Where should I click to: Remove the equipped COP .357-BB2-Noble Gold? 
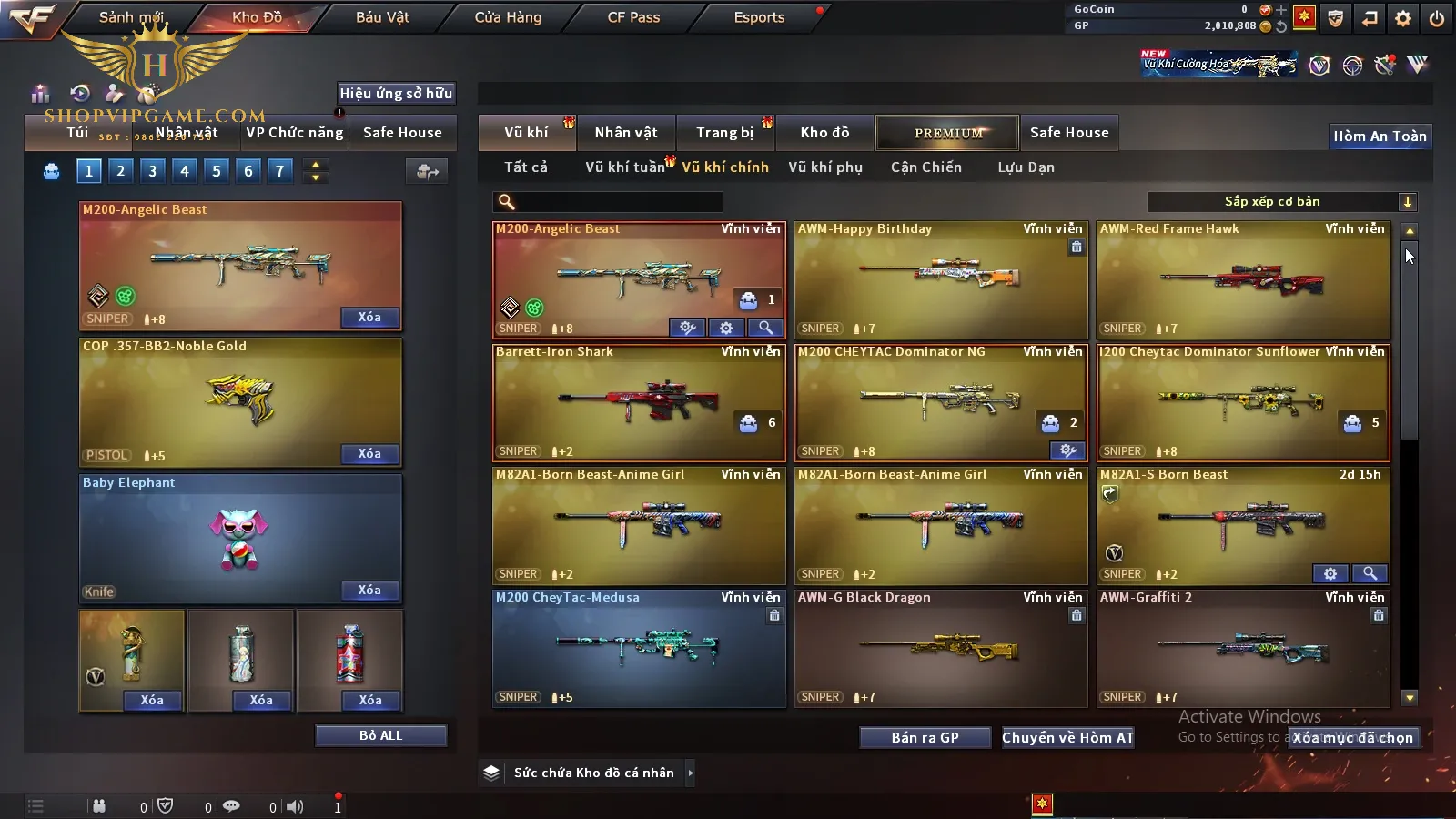tap(369, 453)
